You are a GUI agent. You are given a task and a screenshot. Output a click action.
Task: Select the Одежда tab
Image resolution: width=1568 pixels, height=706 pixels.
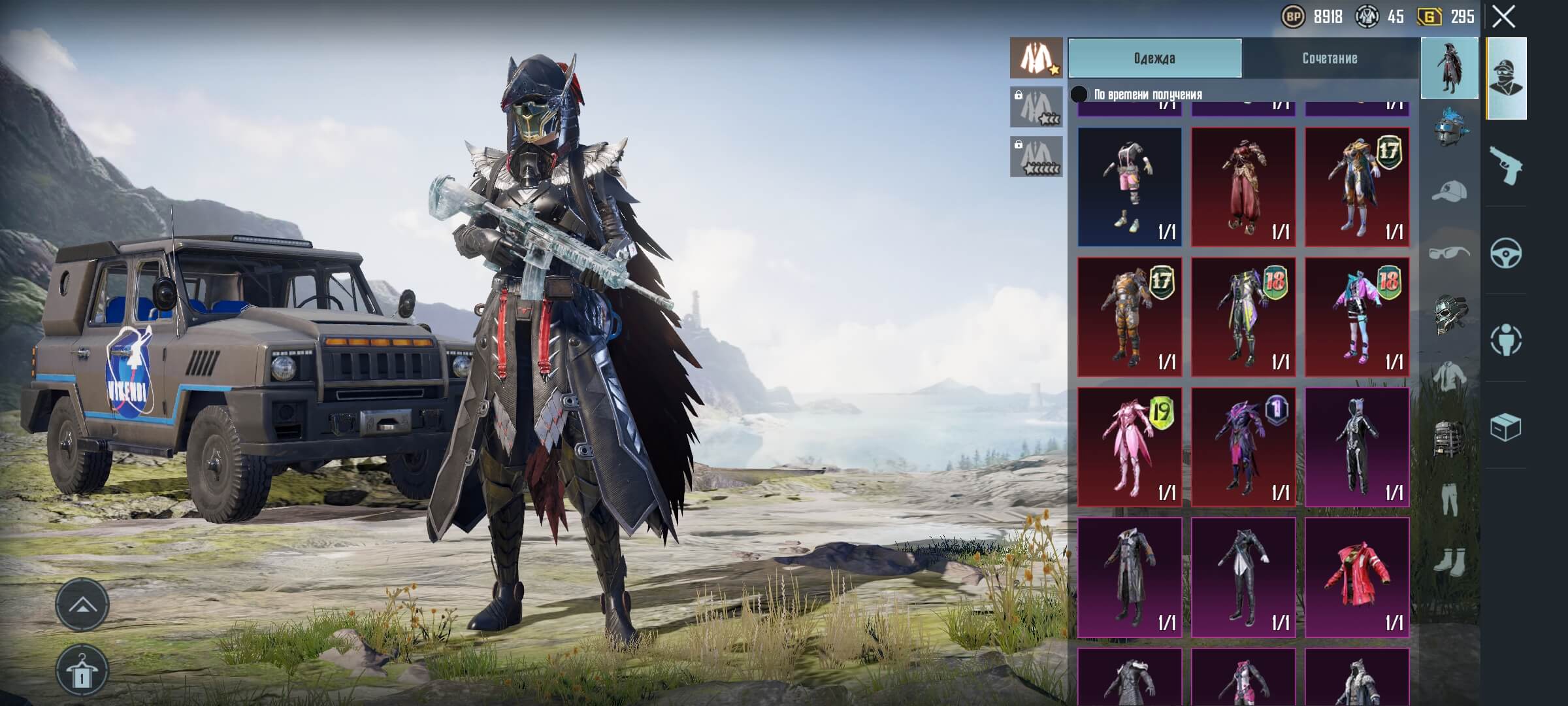pyautogui.click(x=1154, y=58)
